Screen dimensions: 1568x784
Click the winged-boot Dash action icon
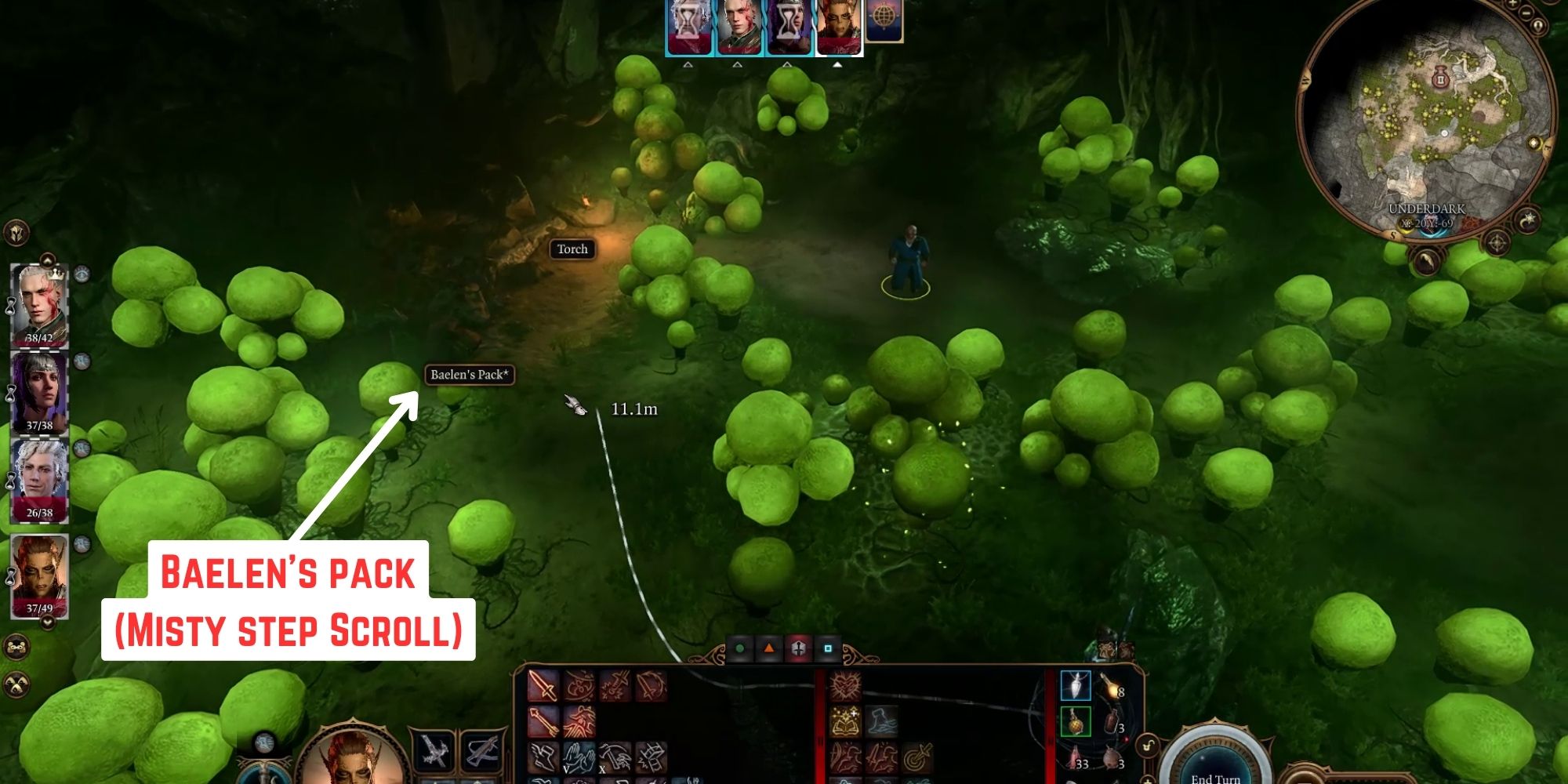point(543,756)
